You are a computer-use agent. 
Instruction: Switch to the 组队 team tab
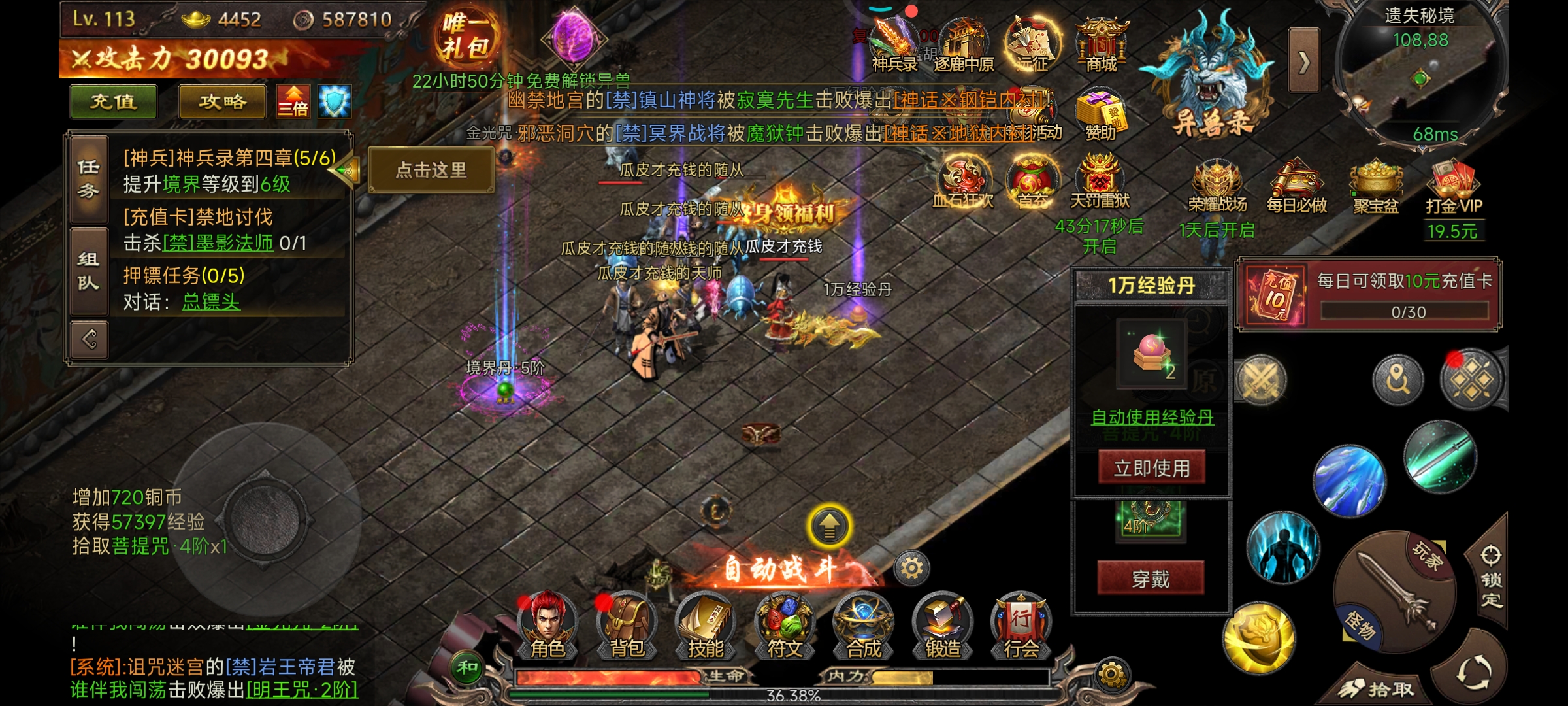[89, 271]
